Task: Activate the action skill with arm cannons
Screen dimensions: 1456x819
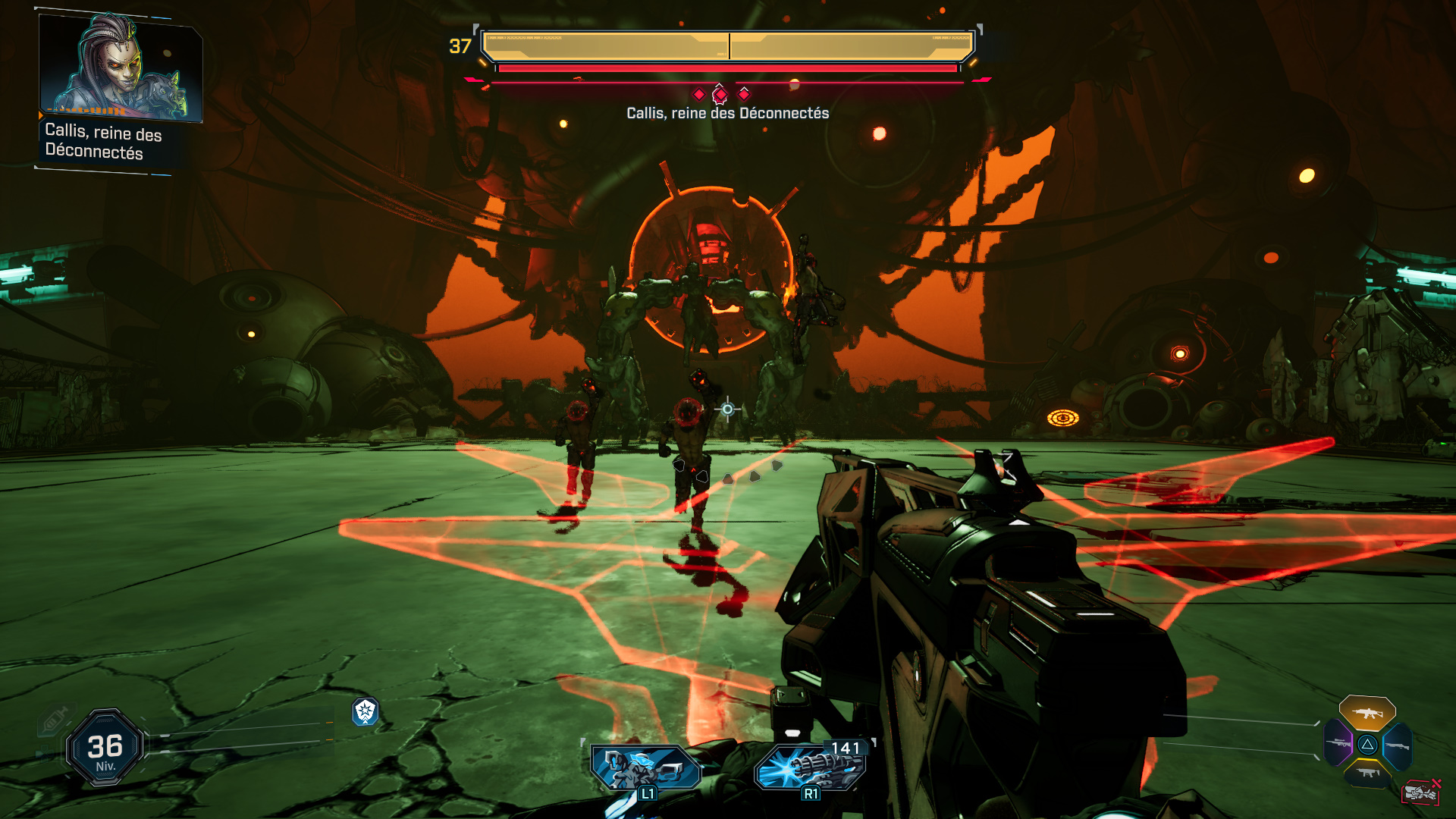Action: (645, 769)
